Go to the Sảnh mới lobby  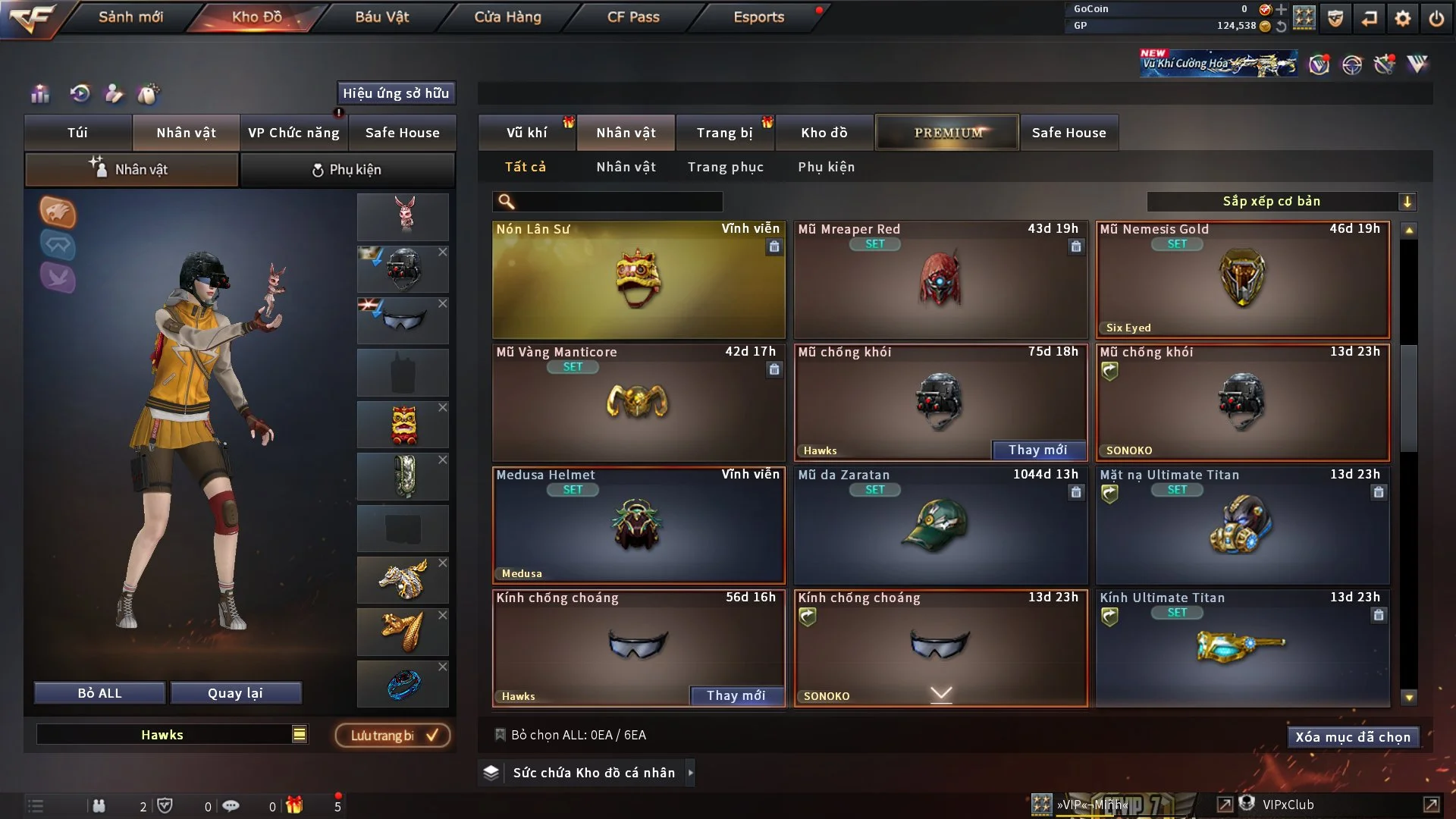coord(130,17)
